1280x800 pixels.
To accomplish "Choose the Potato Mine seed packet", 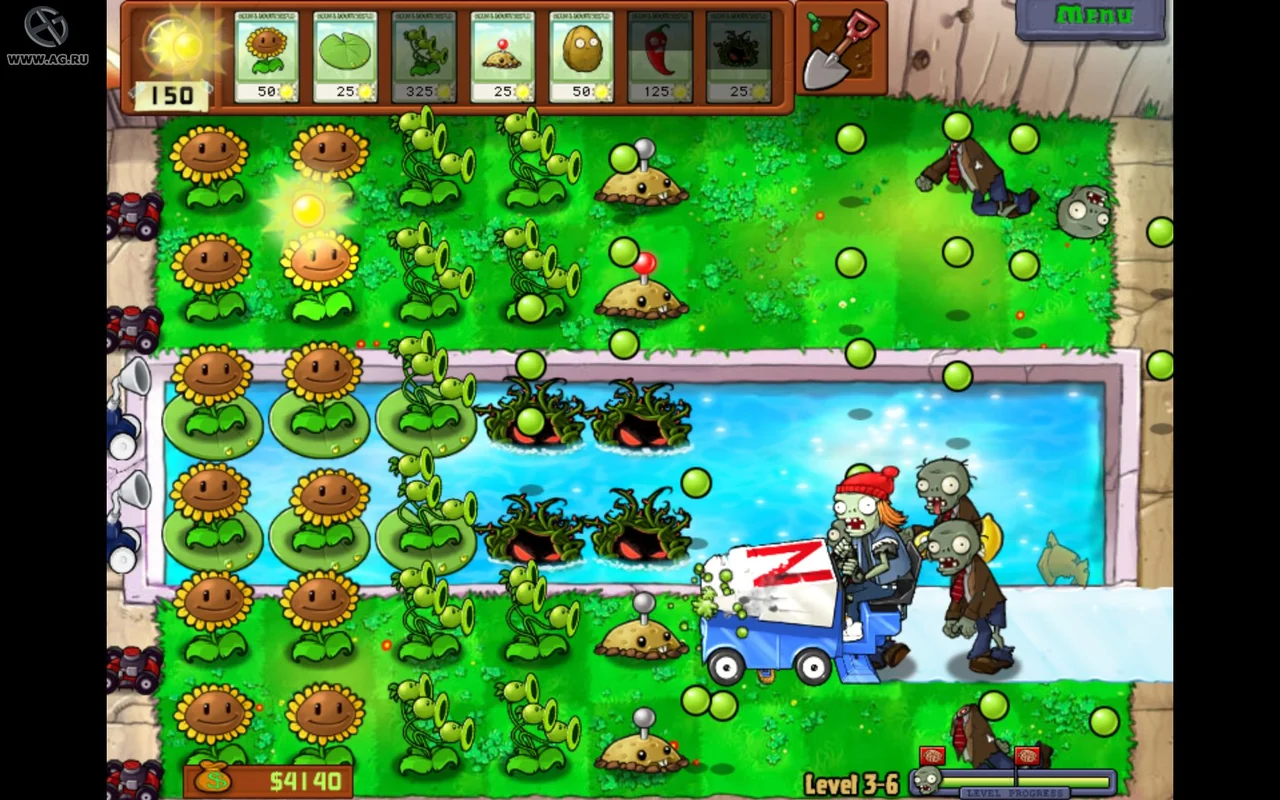I will pos(501,55).
